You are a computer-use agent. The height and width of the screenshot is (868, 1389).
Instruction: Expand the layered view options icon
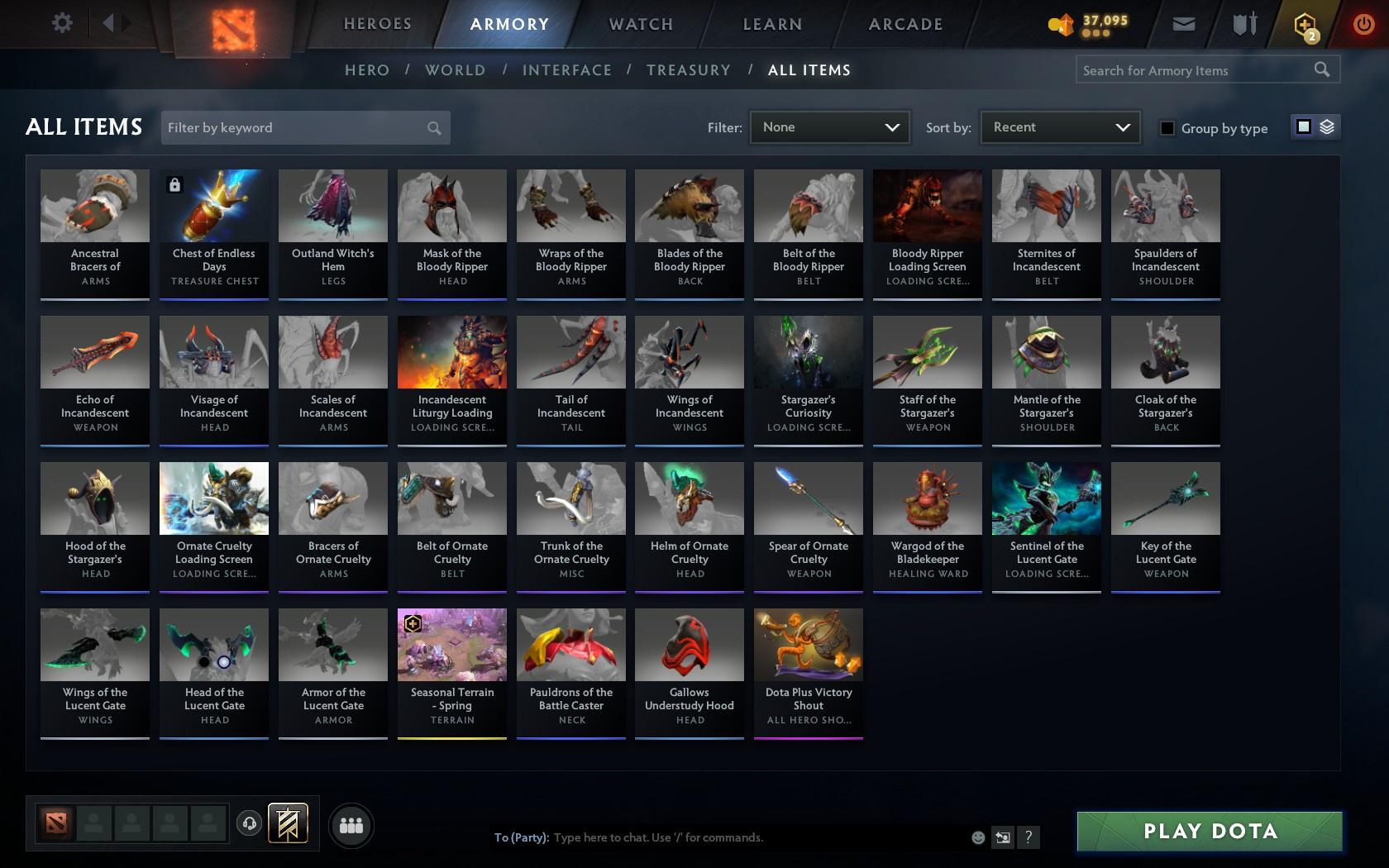pos(1326,126)
